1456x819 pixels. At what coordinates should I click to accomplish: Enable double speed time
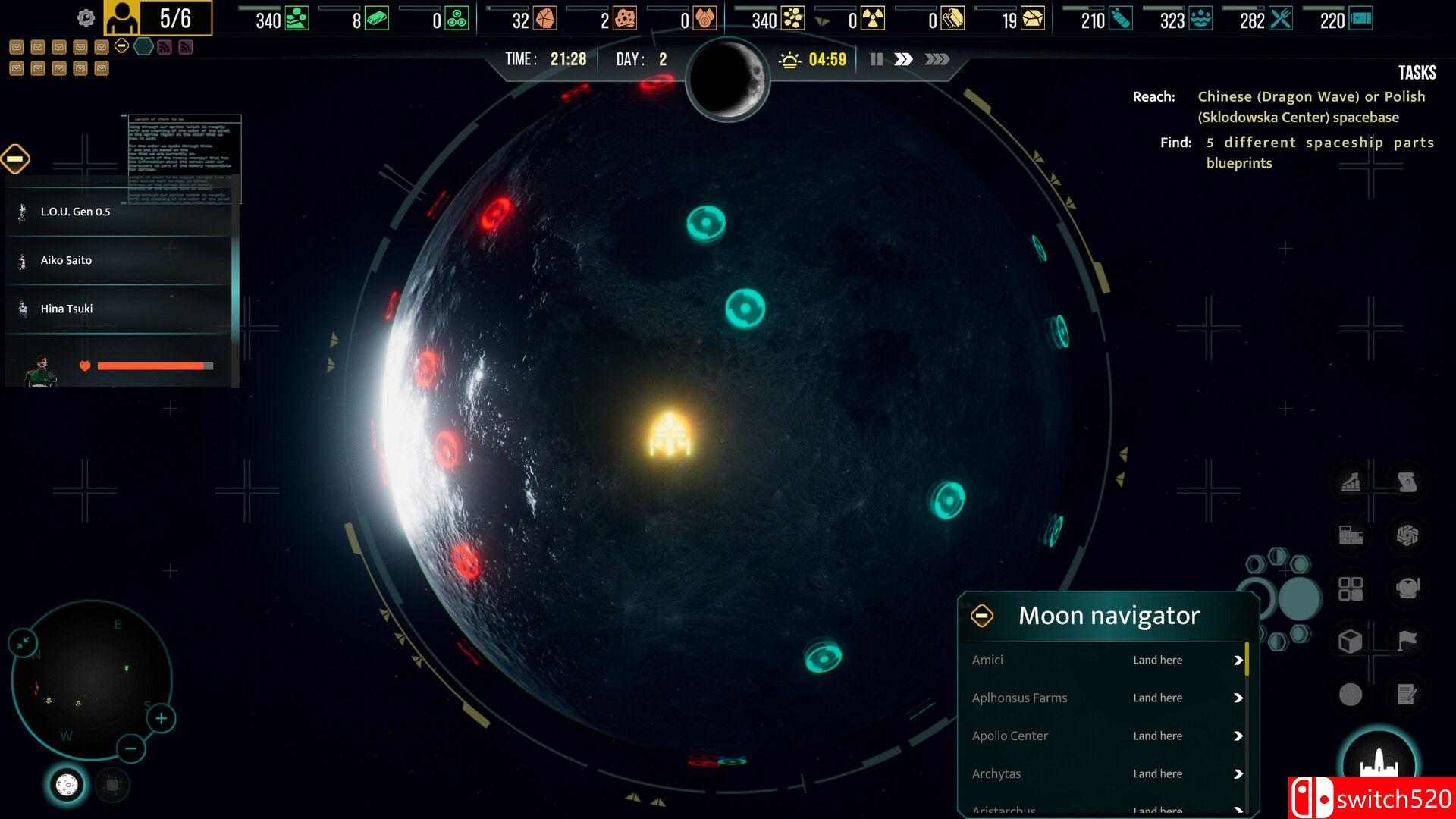click(x=904, y=59)
